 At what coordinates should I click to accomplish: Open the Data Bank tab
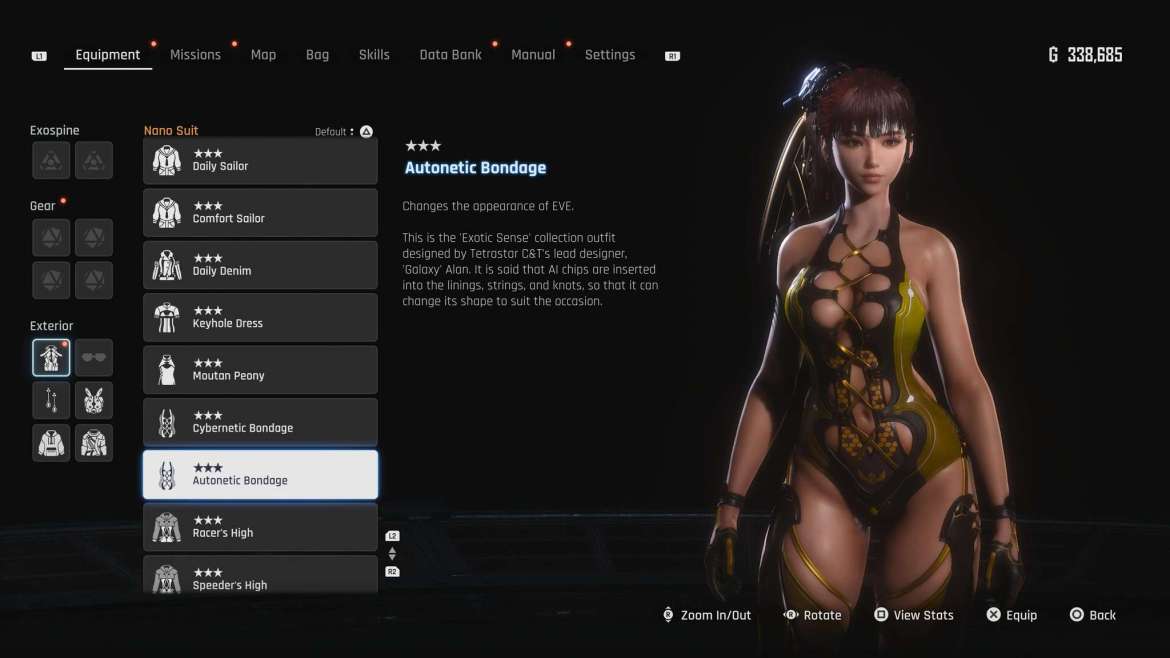pos(450,55)
